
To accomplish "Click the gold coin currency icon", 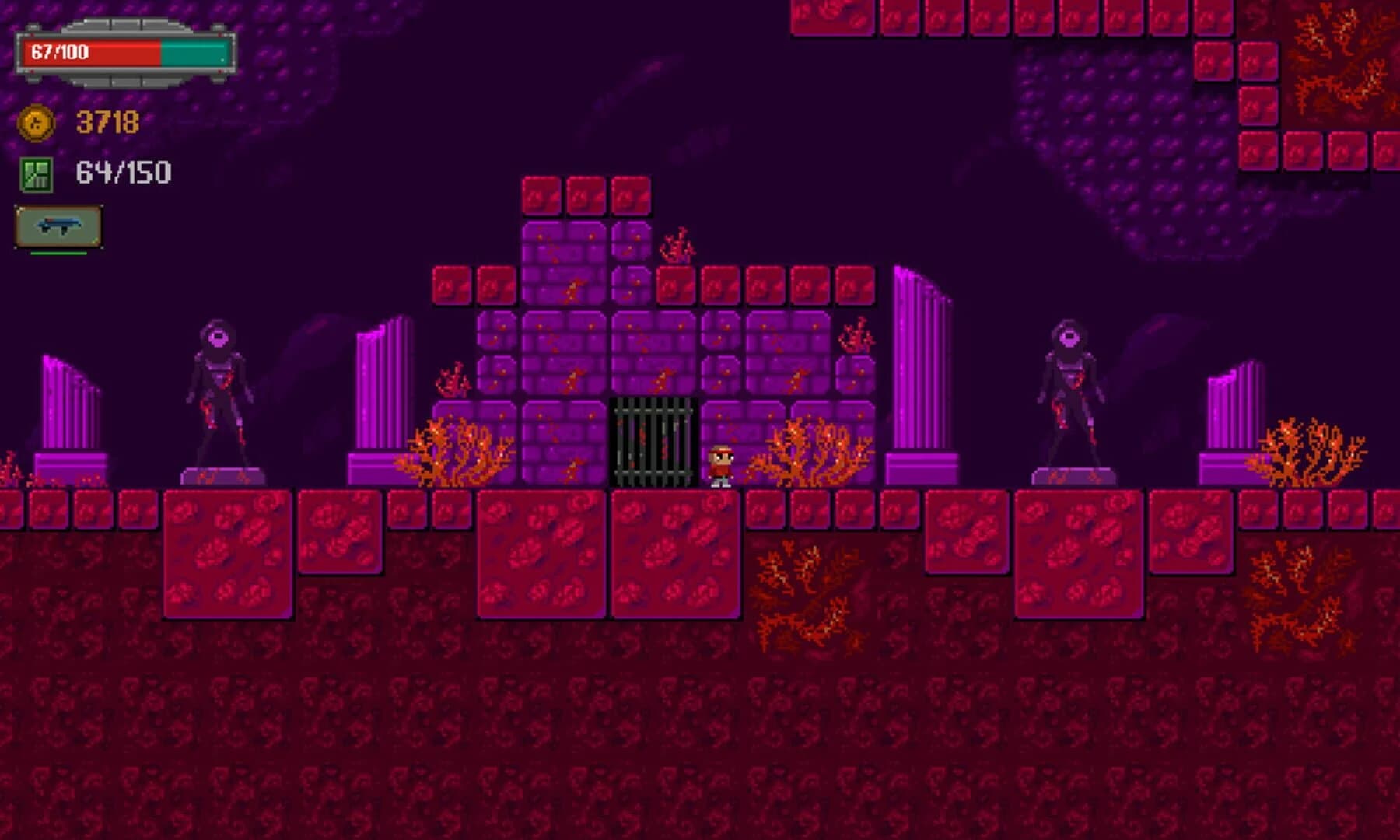I will tap(36, 123).
